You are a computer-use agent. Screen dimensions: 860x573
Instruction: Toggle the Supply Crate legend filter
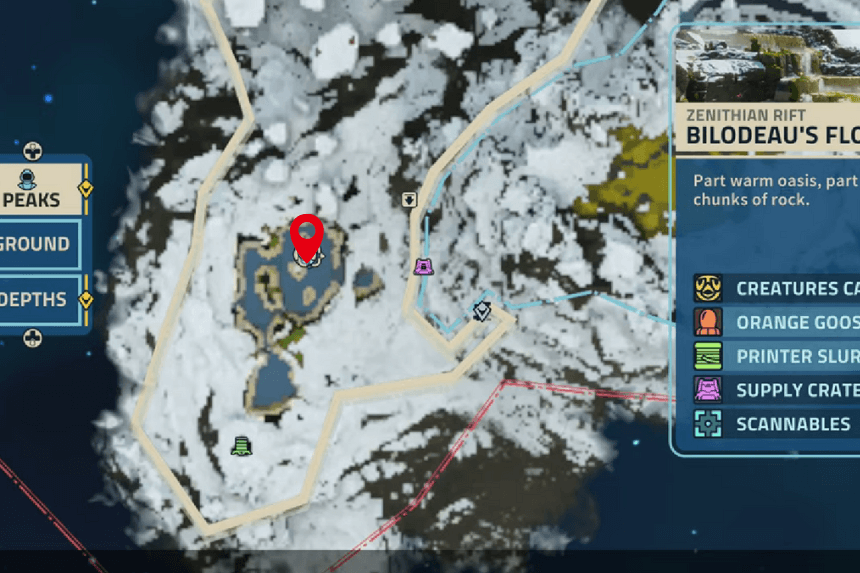(x=776, y=390)
